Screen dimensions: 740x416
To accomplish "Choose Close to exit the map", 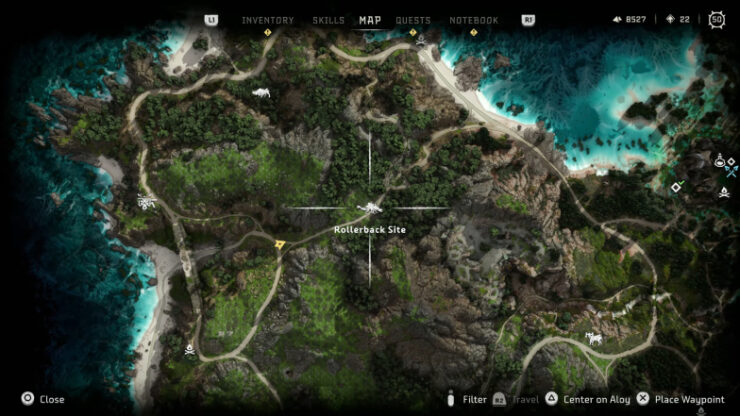I will point(43,399).
